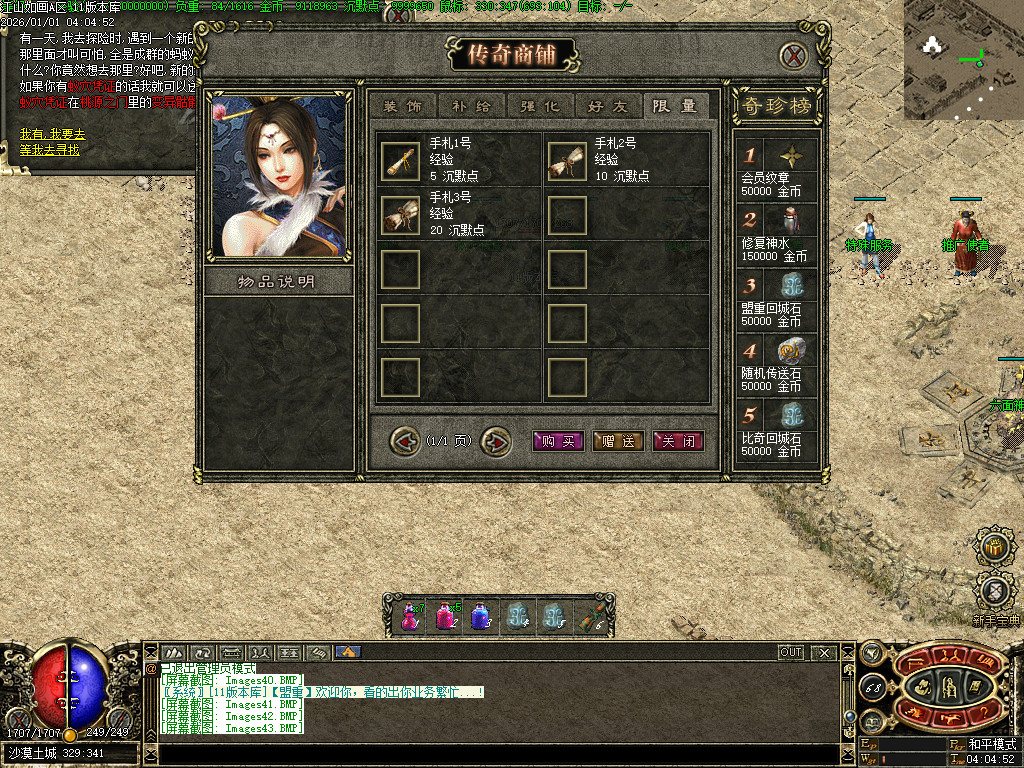Viewport: 1024px width, 768px height.
Task: Advance to the next shop page arrow
Action: pos(495,440)
